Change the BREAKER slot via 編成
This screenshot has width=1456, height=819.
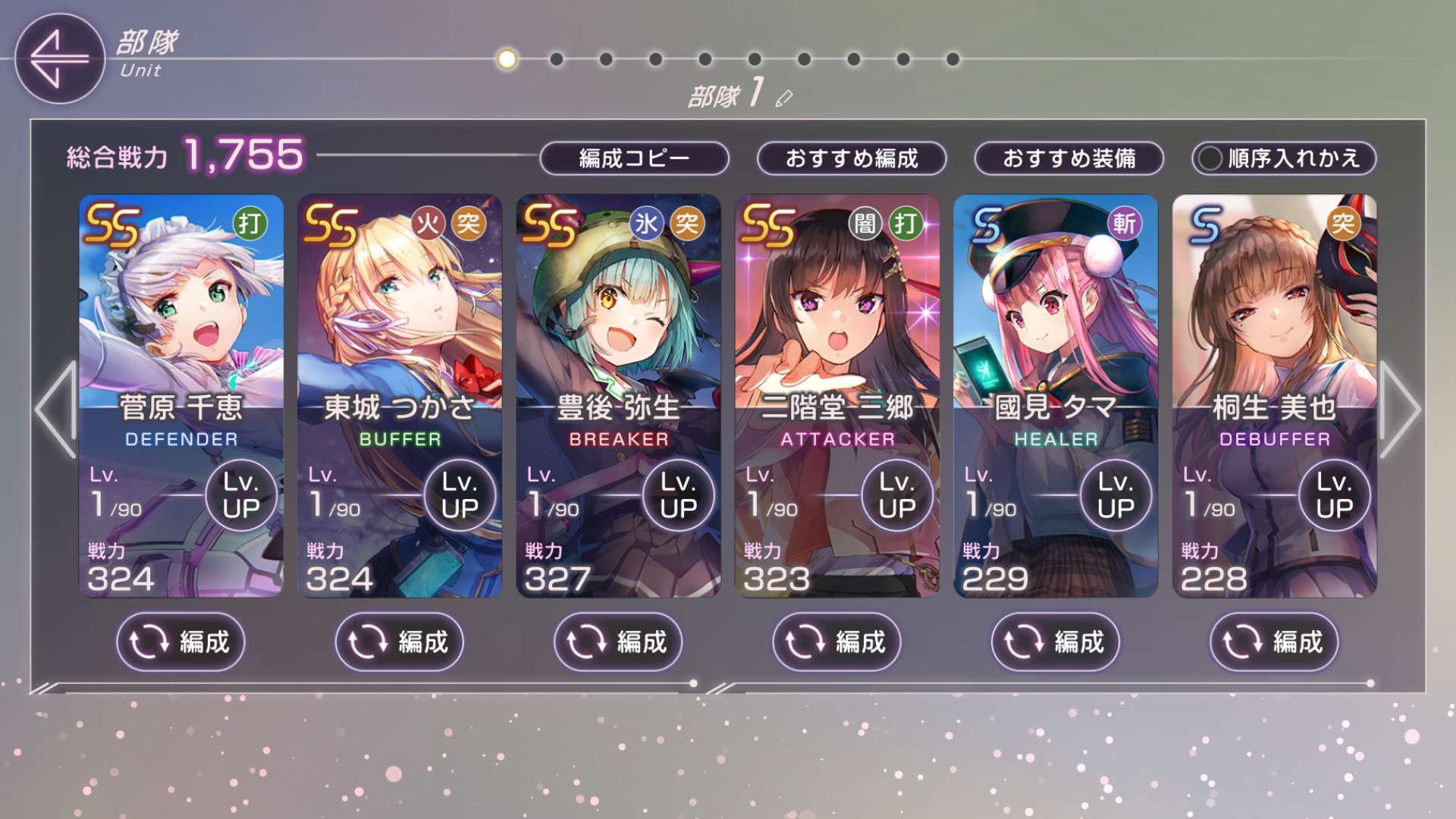(x=618, y=642)
